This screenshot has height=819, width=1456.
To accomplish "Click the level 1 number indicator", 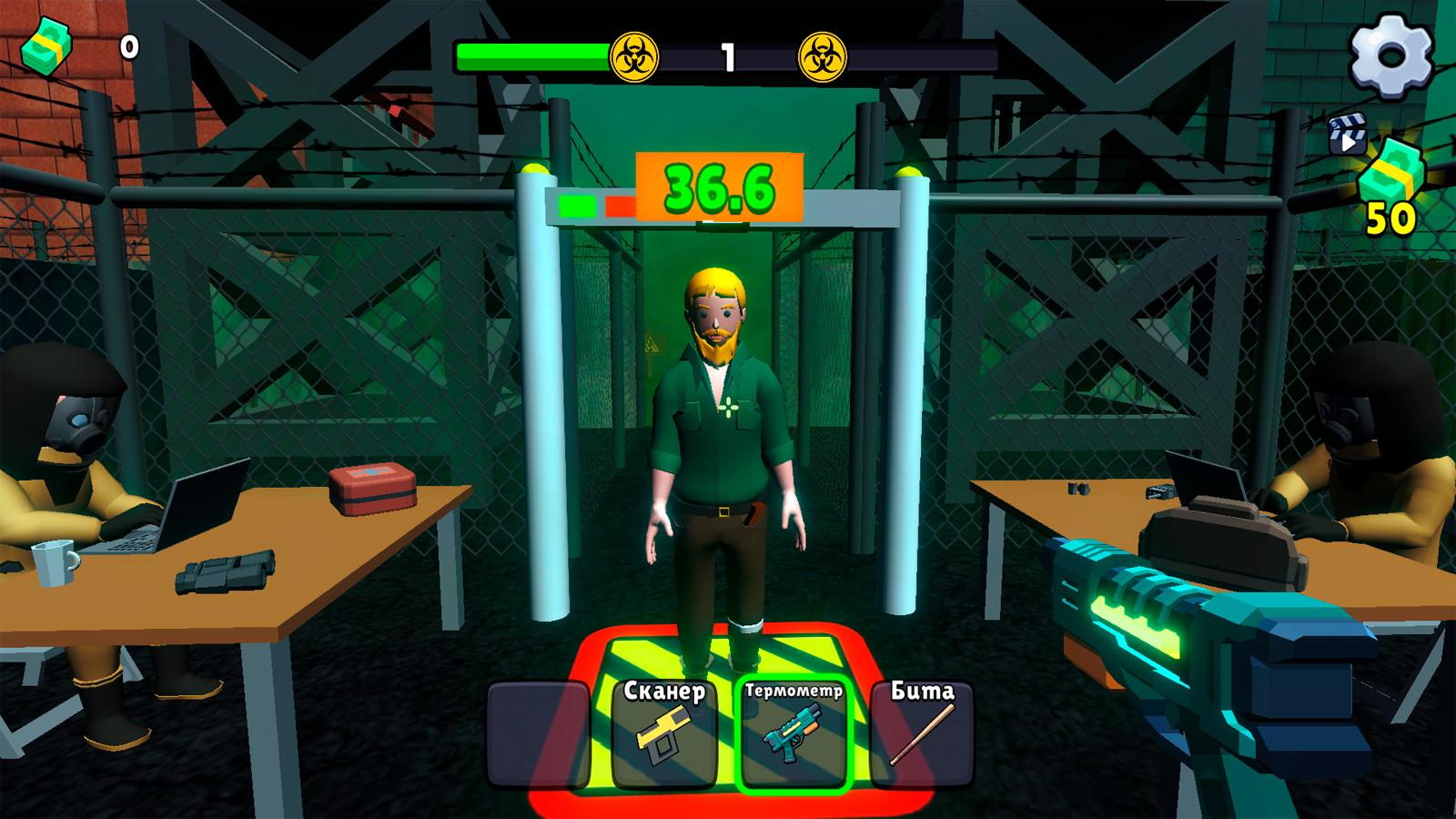I will point(727,55).
